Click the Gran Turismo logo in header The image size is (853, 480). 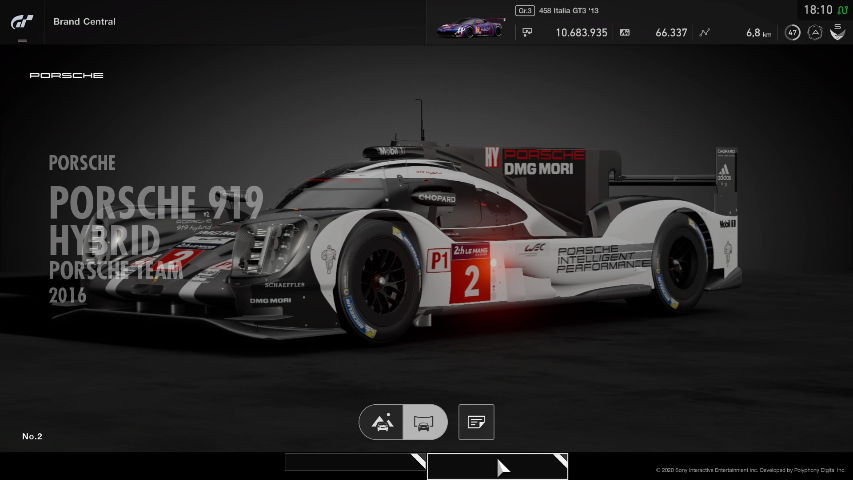(22, 21)
